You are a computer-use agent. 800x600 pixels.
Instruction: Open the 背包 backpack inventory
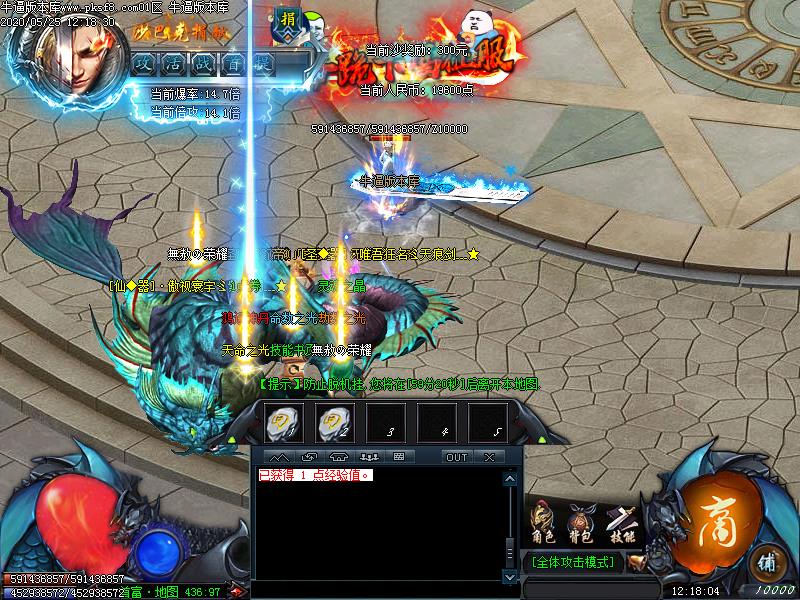pyautogui.click(x=580, y=521)
